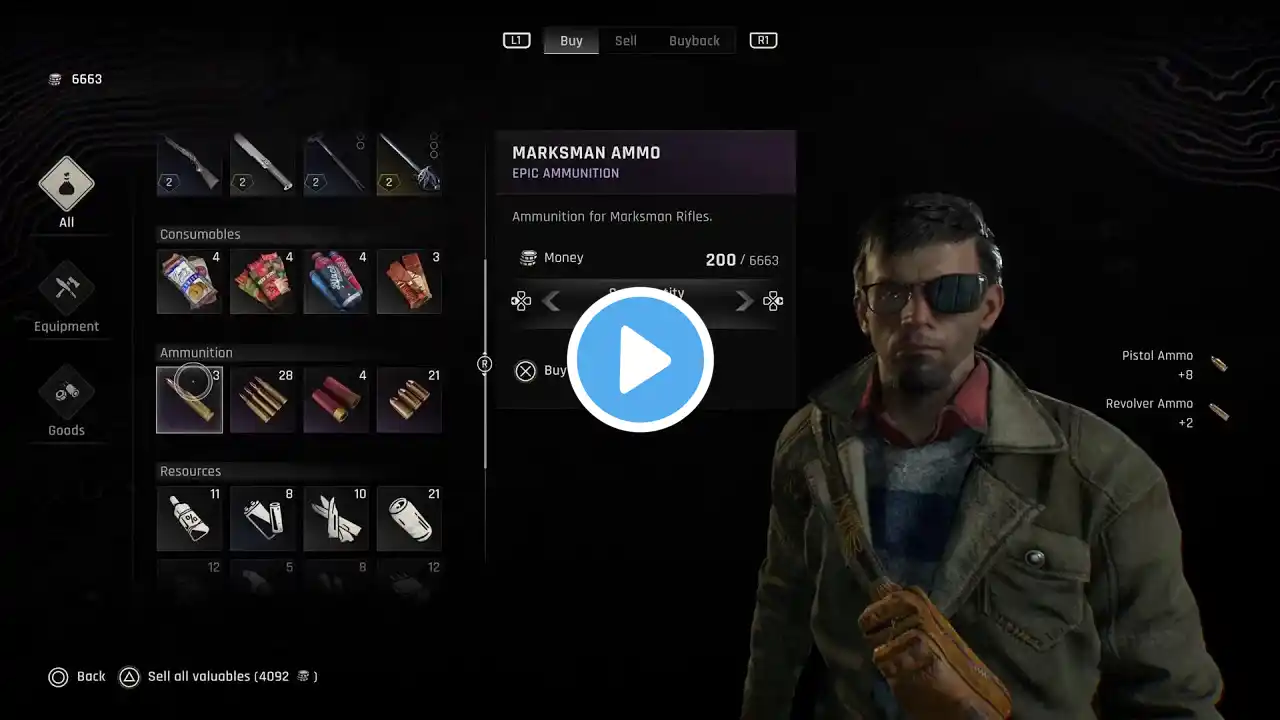Play the video with the center button
This screenshot has width=1280, height=720.
[640, 359]
